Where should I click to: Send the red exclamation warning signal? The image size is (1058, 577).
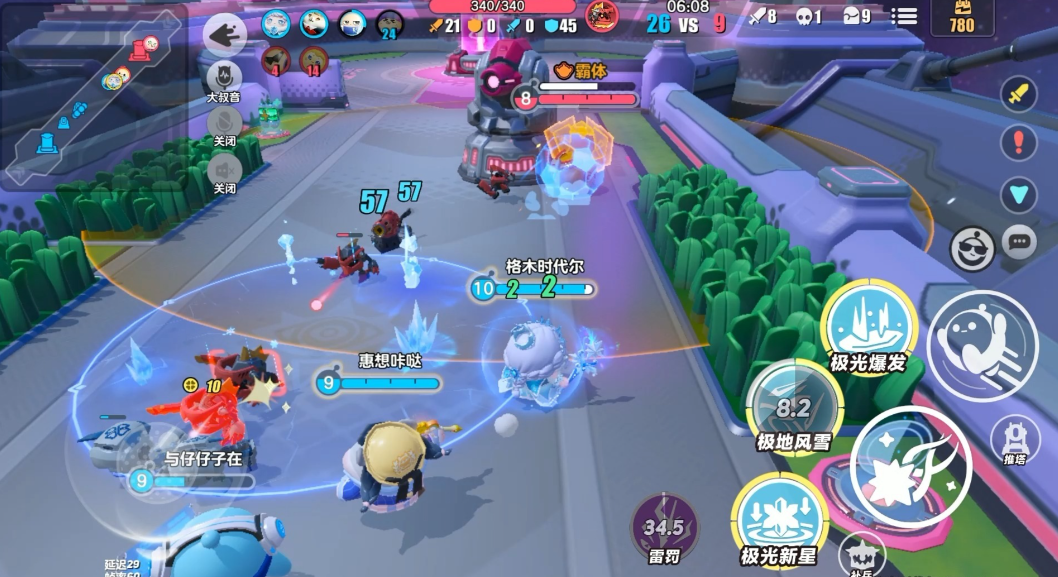pos(1018,142)
